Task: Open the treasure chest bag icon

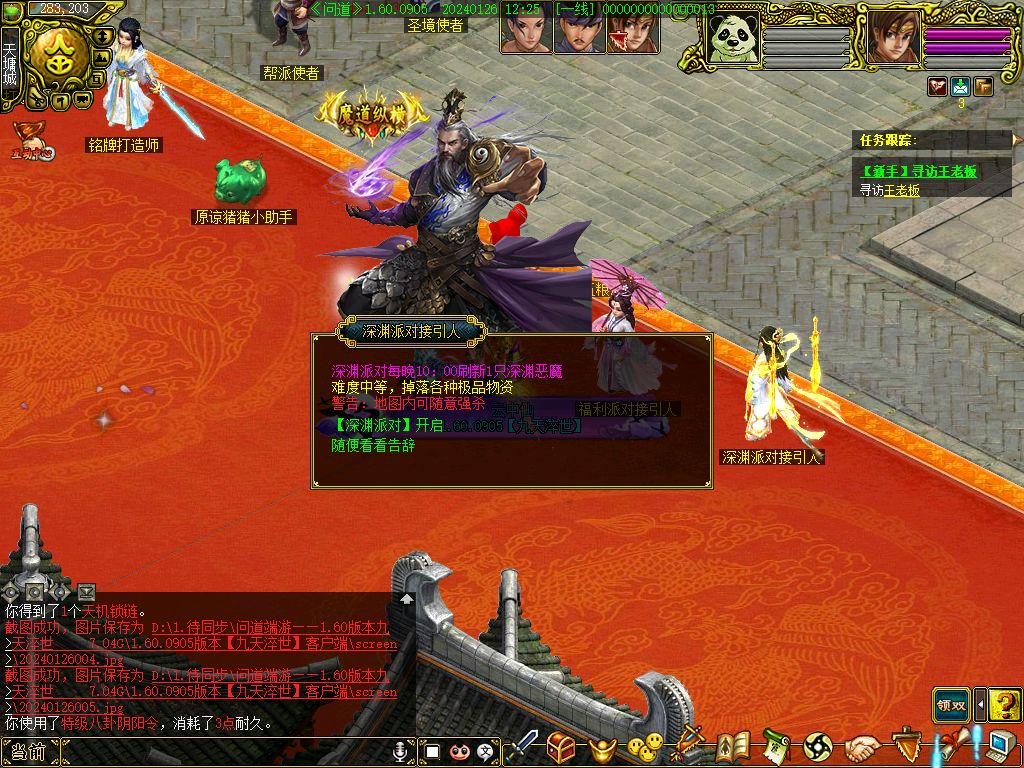Action: 561,747
